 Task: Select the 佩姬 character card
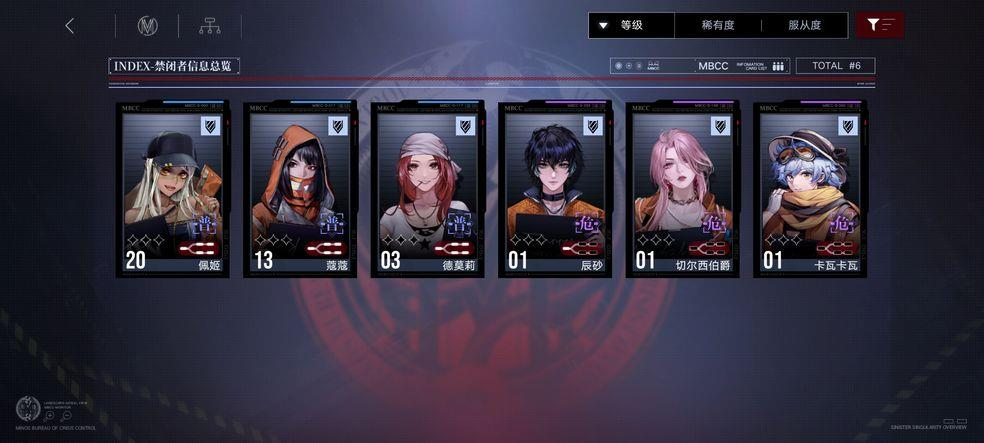[172, 188]
